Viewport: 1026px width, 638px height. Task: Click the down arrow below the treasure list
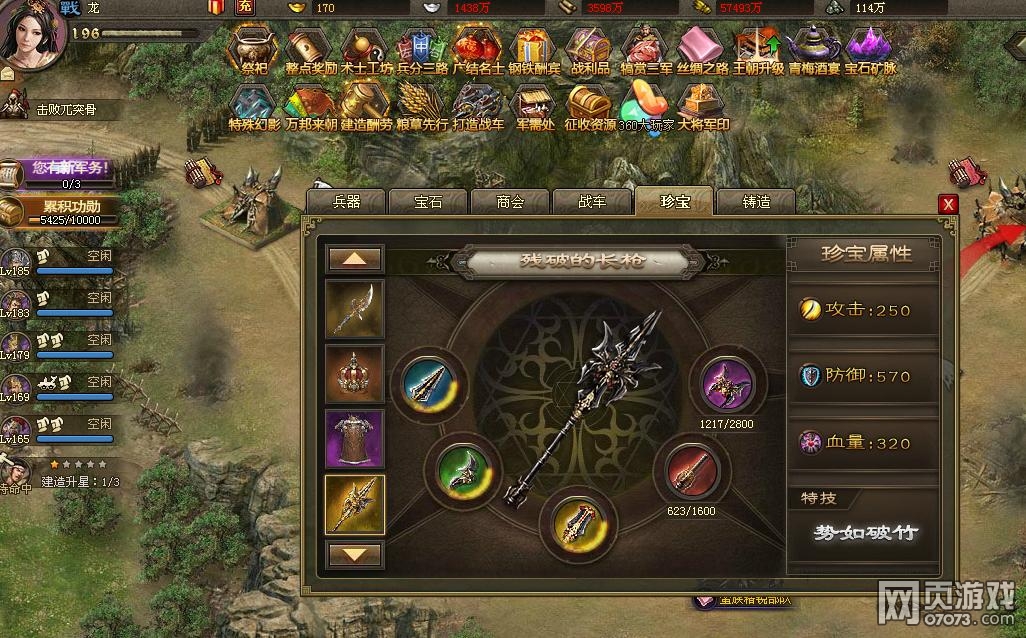click(x=355, y=553)
